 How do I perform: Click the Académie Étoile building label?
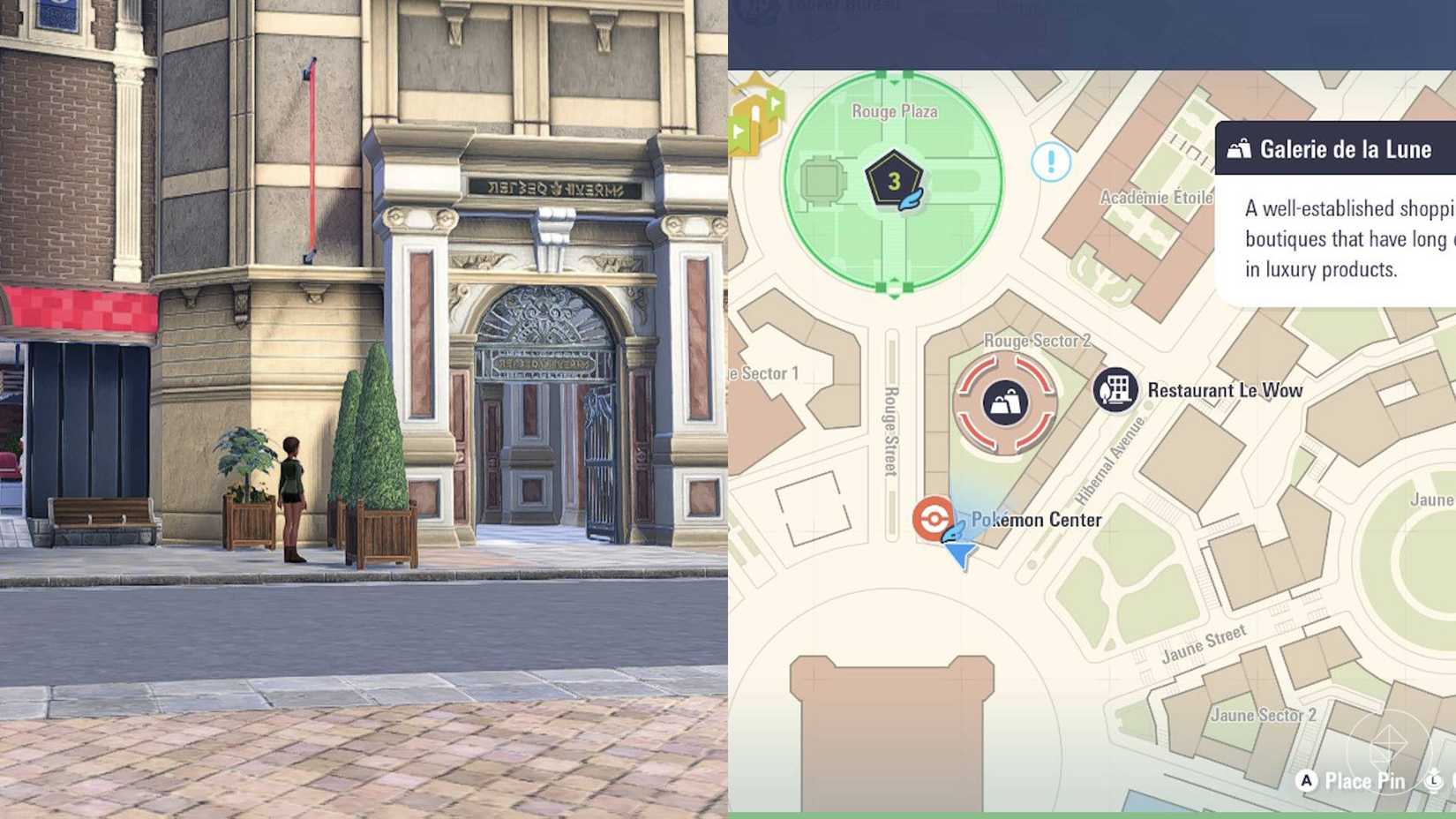[1159, 197]
